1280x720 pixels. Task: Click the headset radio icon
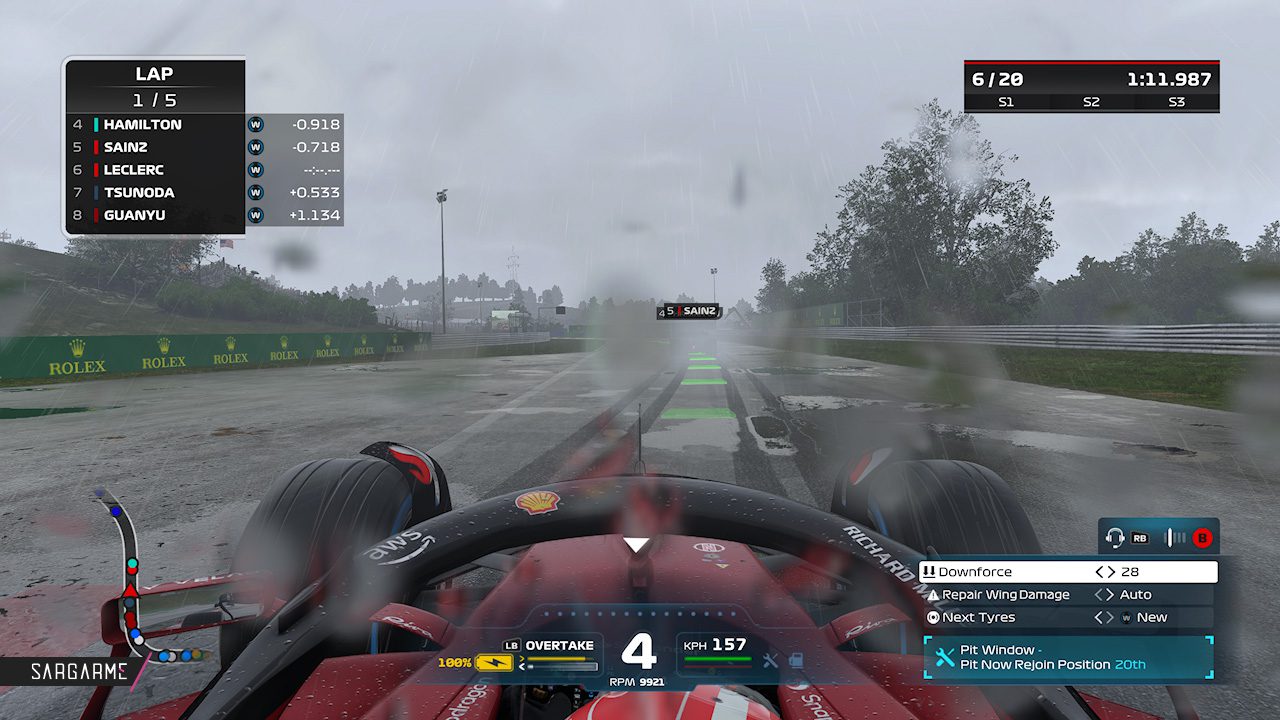tap(1115, 538)
